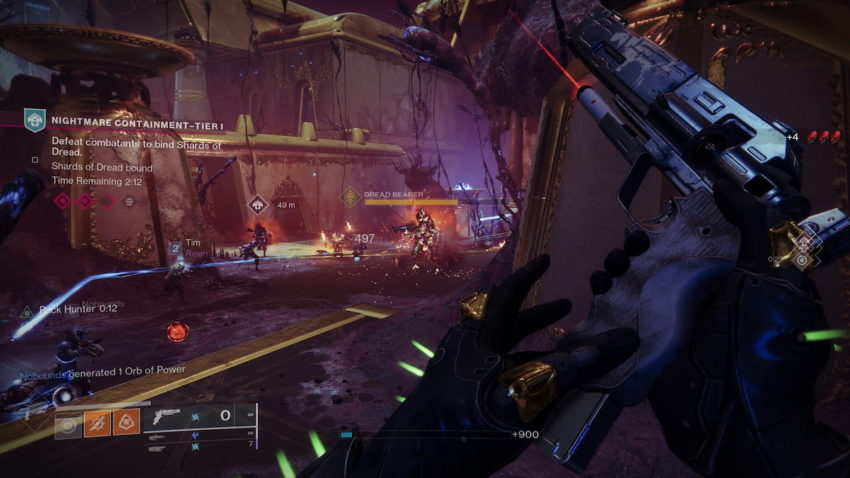Activate the orange shield class ability
The image size is (850, 478).
[x=126, y=422]
